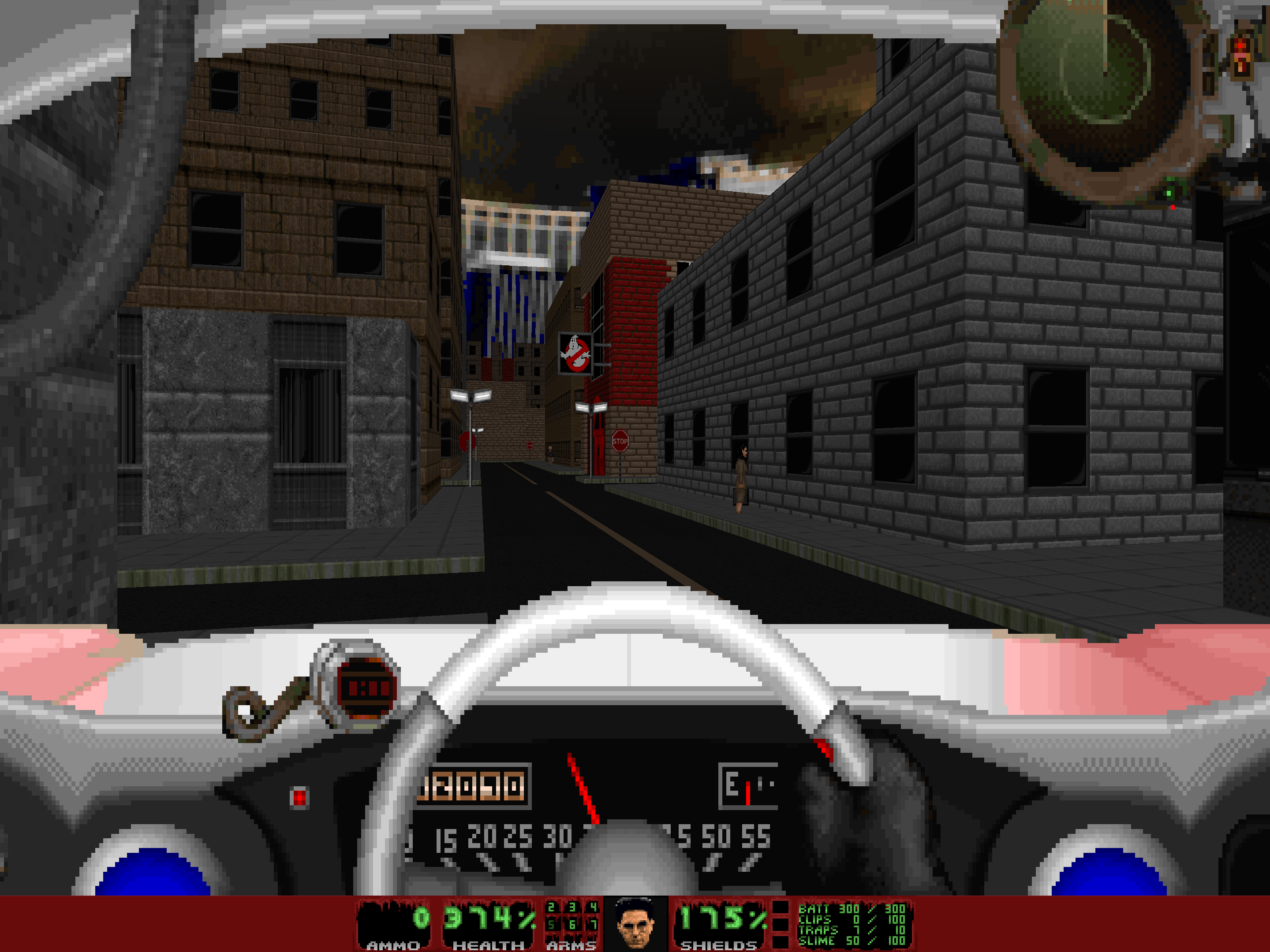Toggle the red traffic light signal
Viewport: 1270px width, 952px height.
[x=1240, y=46]
